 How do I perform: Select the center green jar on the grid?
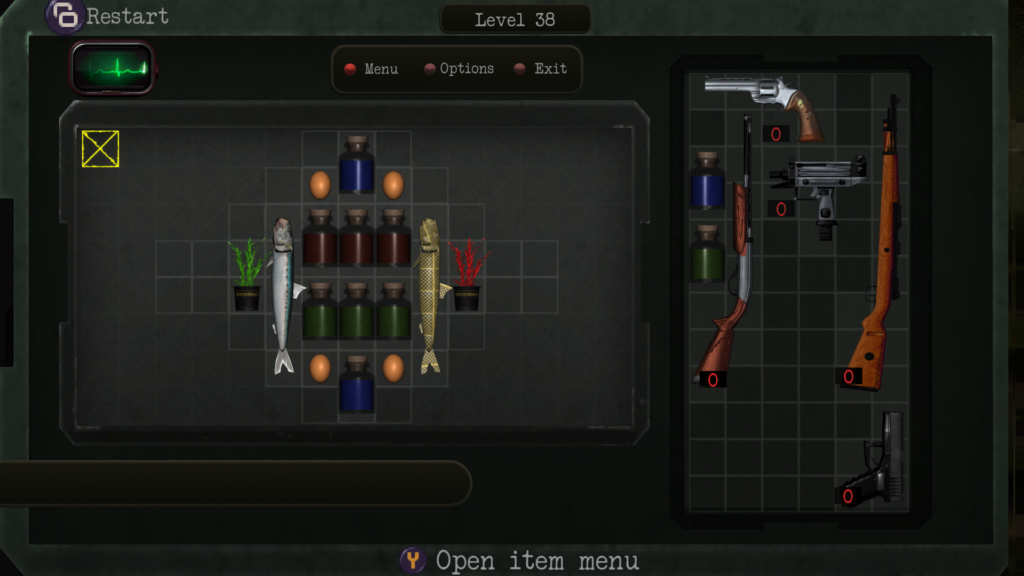(357, 312)
